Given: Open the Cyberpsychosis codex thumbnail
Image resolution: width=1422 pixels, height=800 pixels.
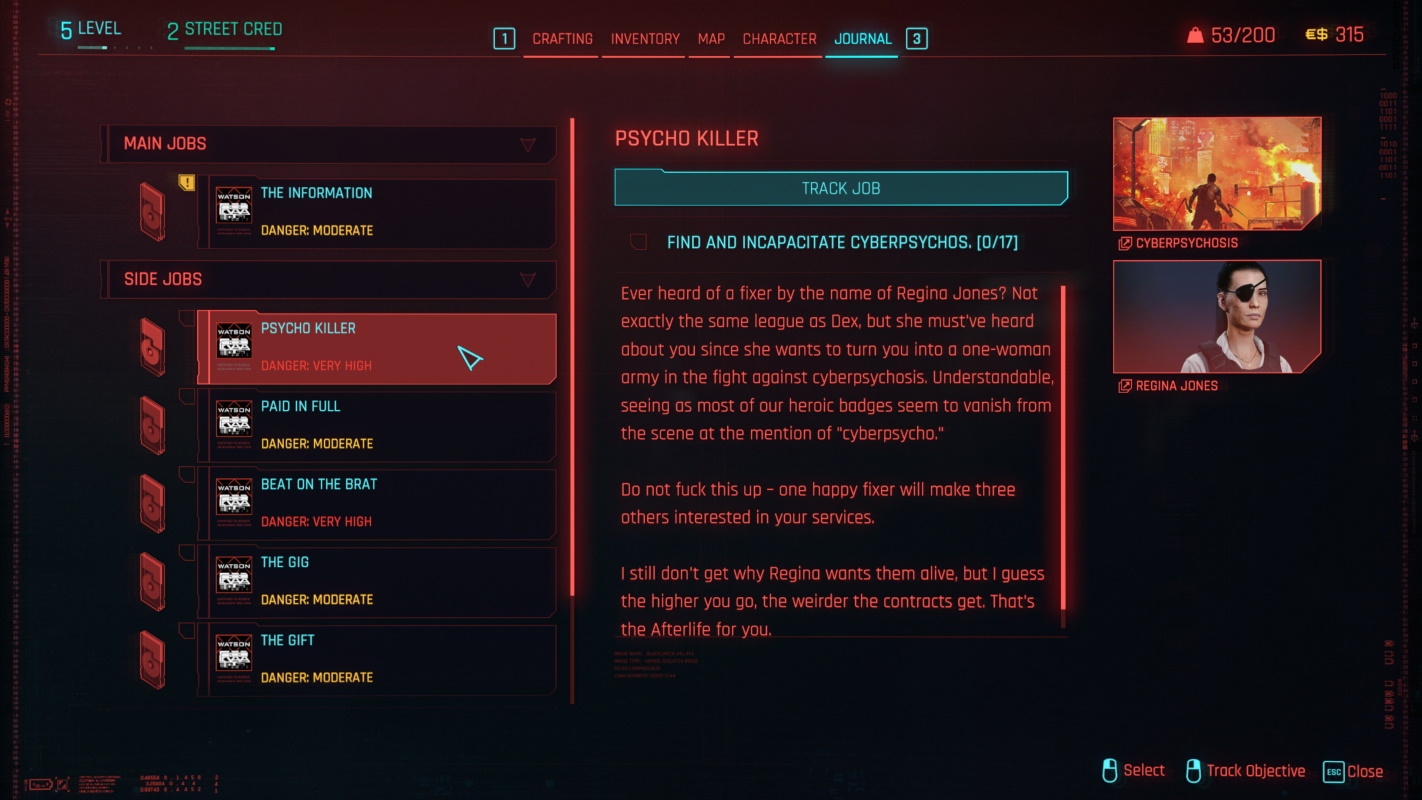Looking at the screenshot, I should point(1216,174).
